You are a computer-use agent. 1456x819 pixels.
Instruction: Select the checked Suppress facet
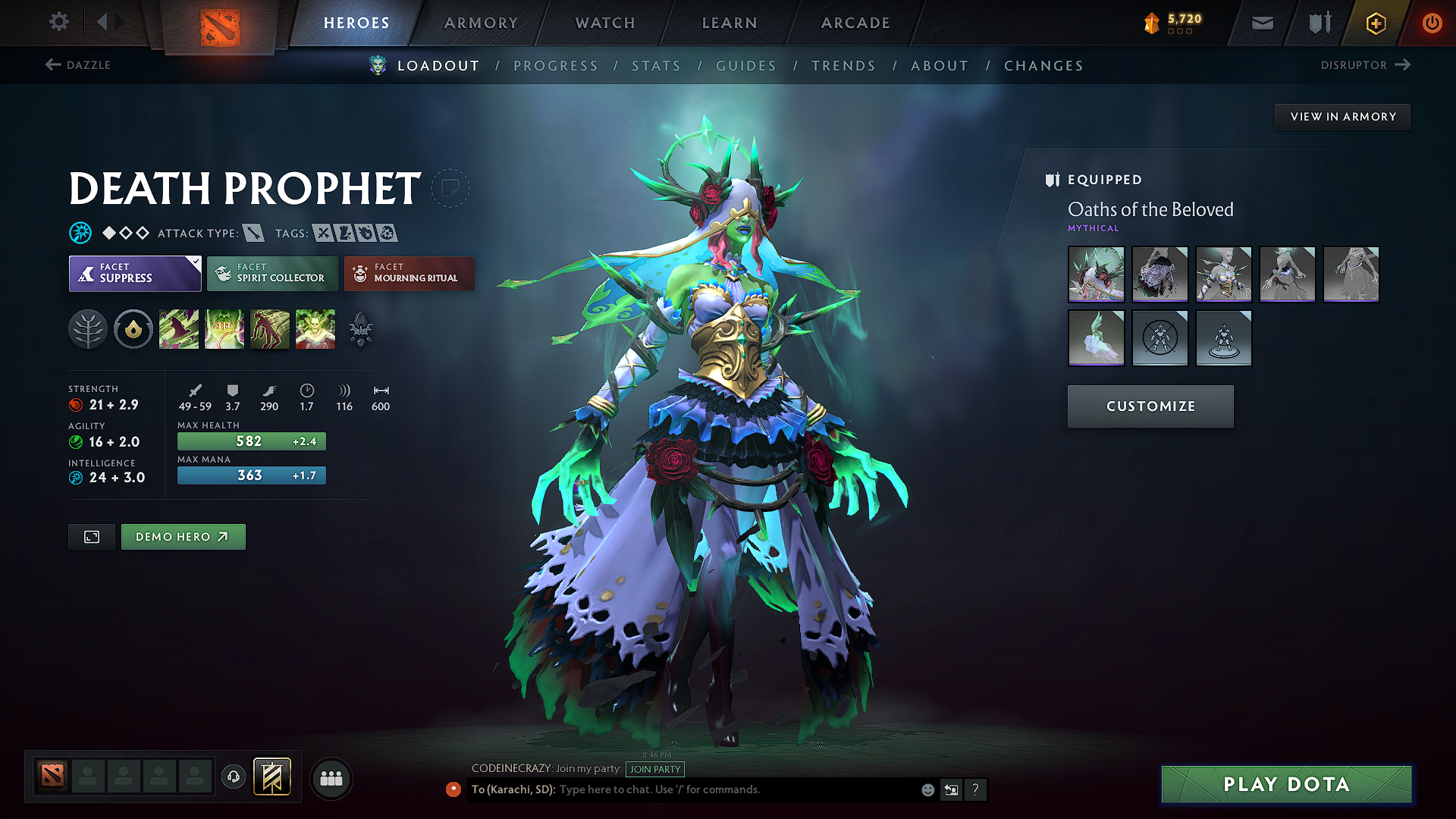(134, 273)
